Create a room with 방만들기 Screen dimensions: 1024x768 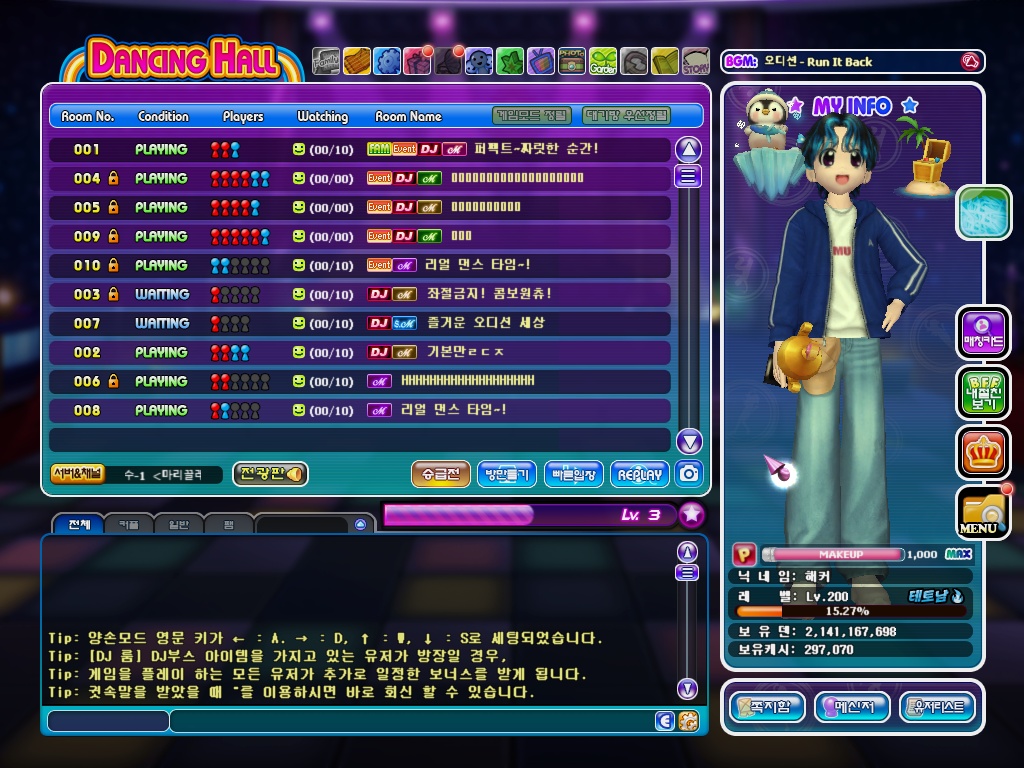coord(507,474)
